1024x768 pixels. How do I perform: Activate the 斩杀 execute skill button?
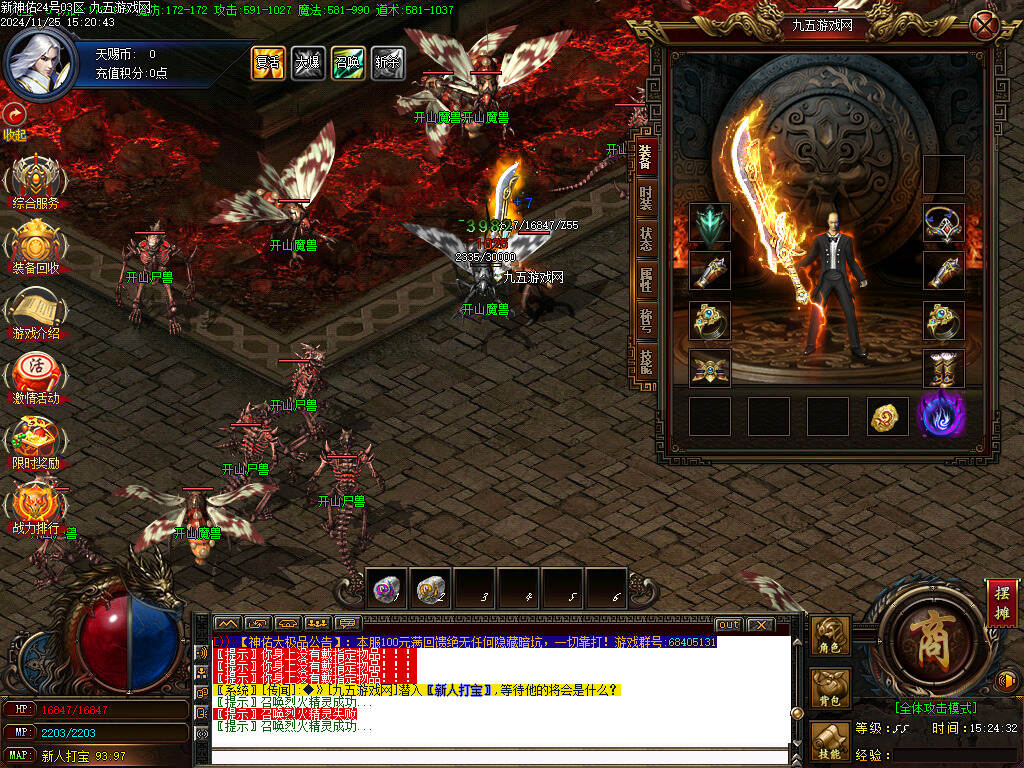[388, 63]
